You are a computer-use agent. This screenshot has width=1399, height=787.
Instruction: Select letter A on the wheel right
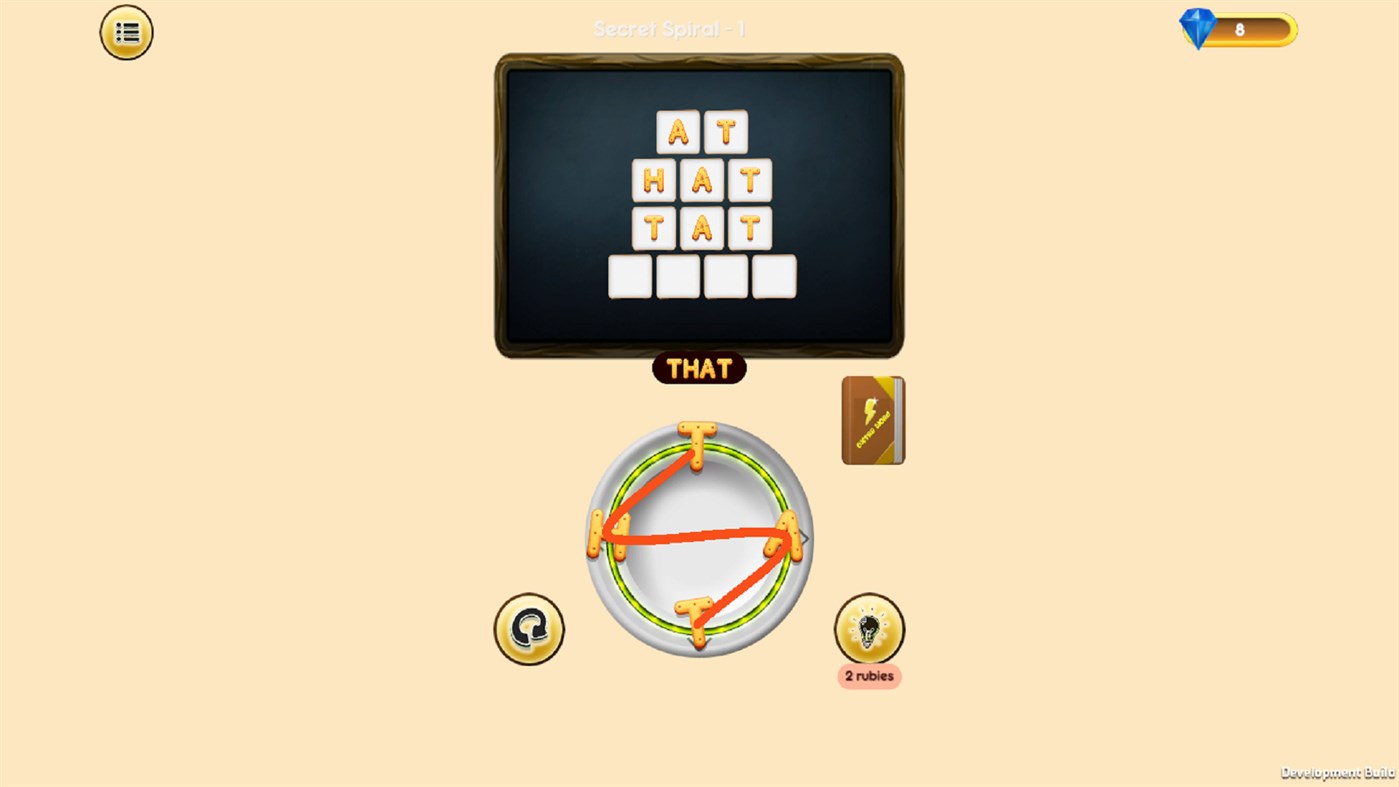[x=788, y=533]
